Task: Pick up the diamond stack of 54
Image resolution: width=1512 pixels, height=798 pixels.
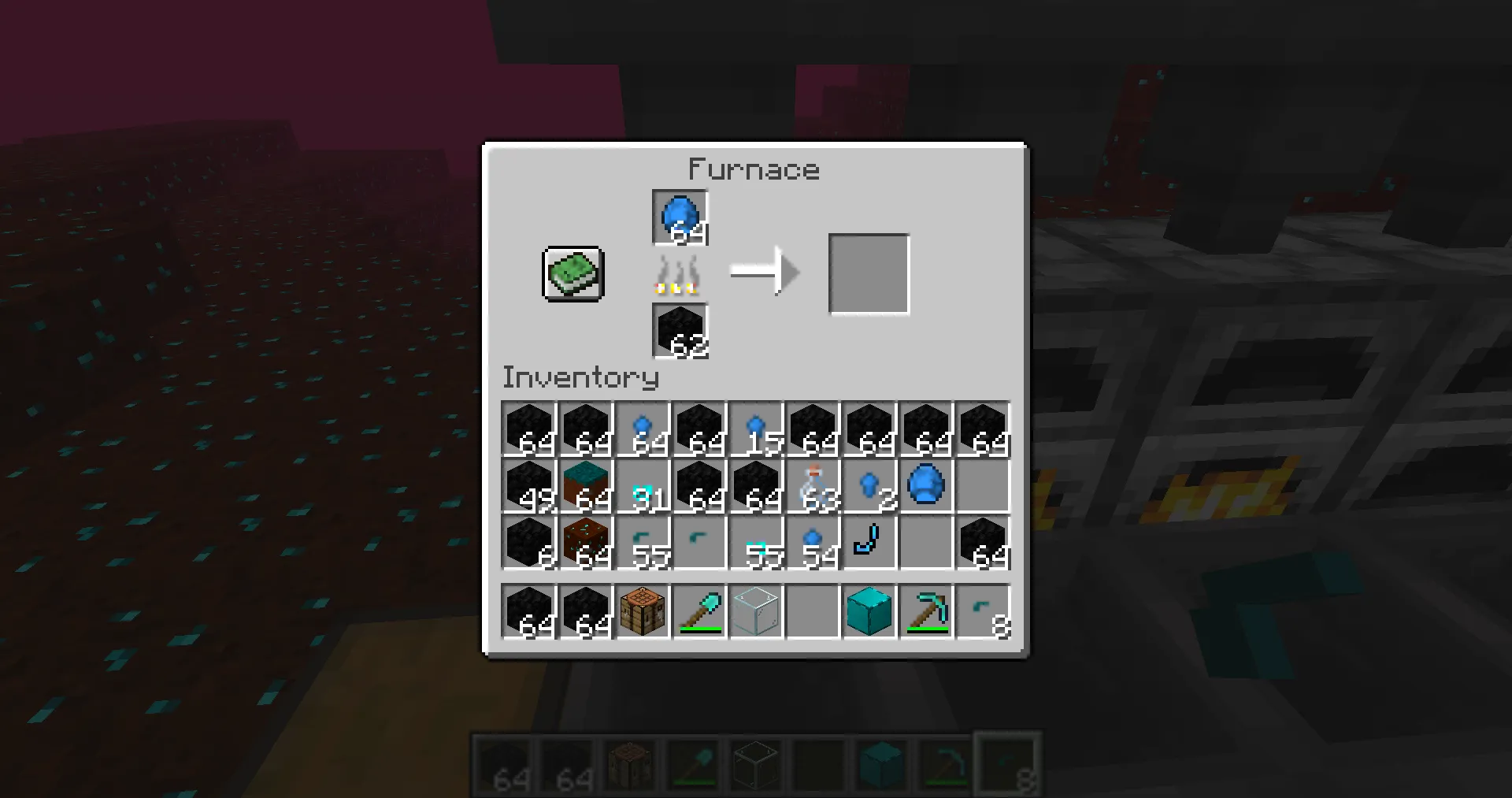Action: tap(813, 542)
